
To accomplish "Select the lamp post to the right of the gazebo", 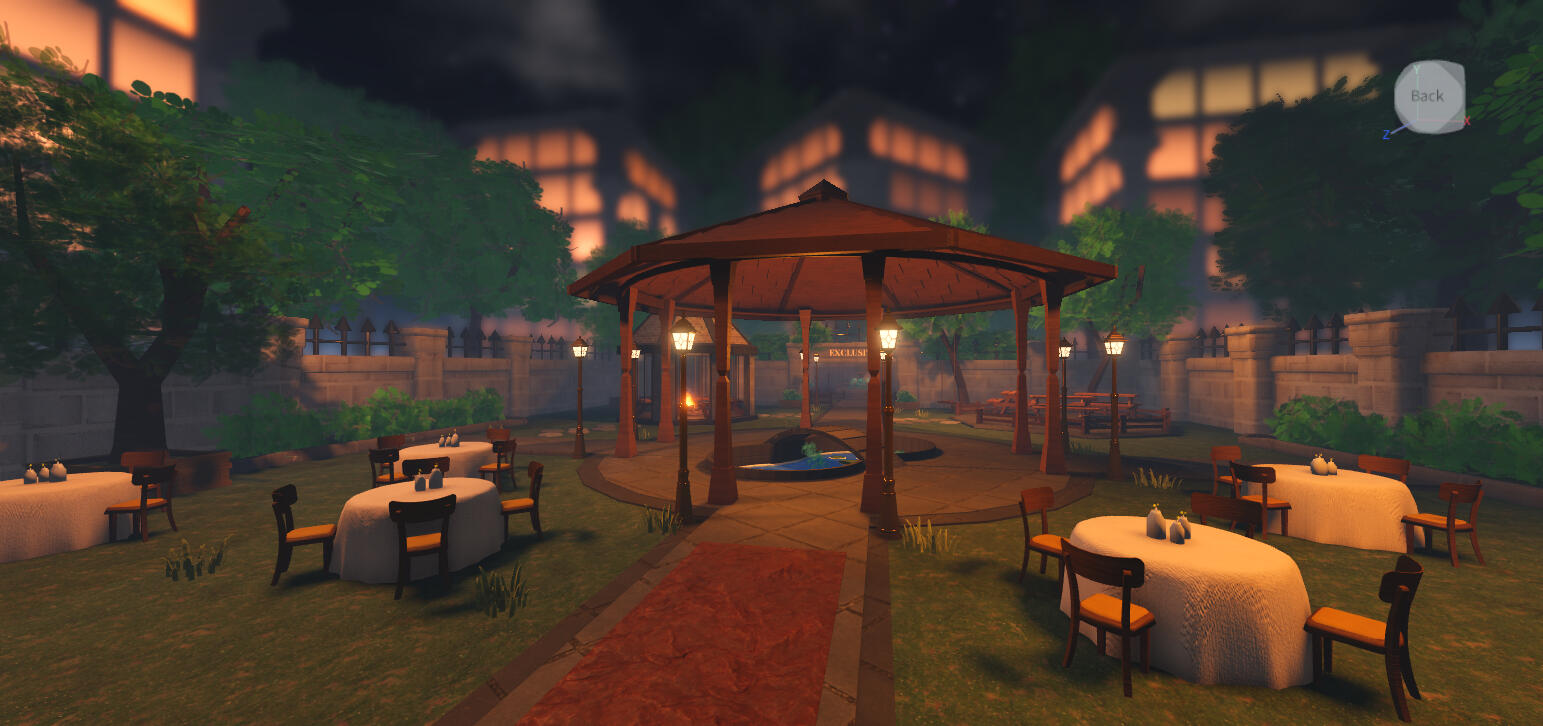I will click(x=1114, y=345).
